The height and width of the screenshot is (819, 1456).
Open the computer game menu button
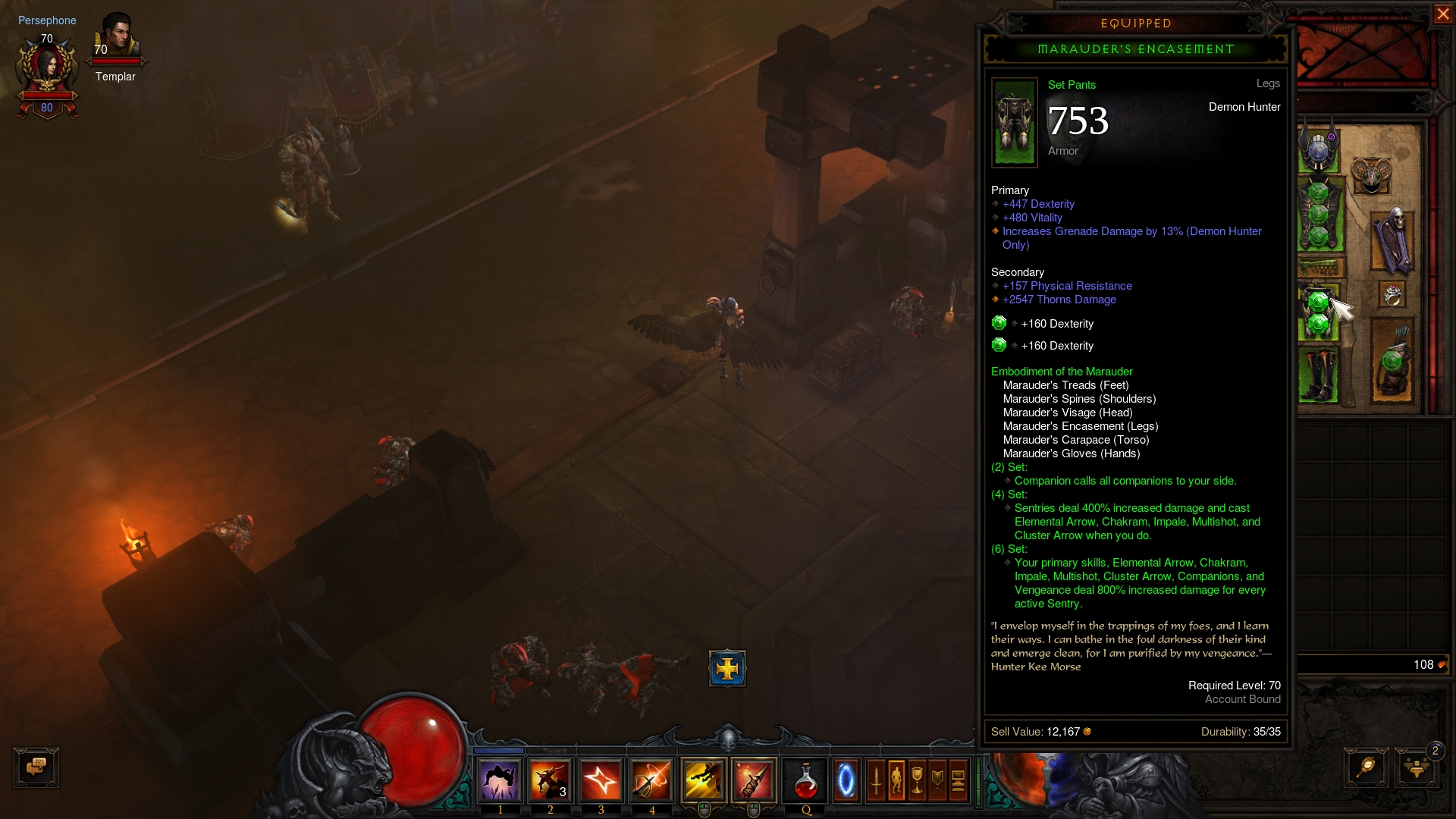click(x=958, y=780)
